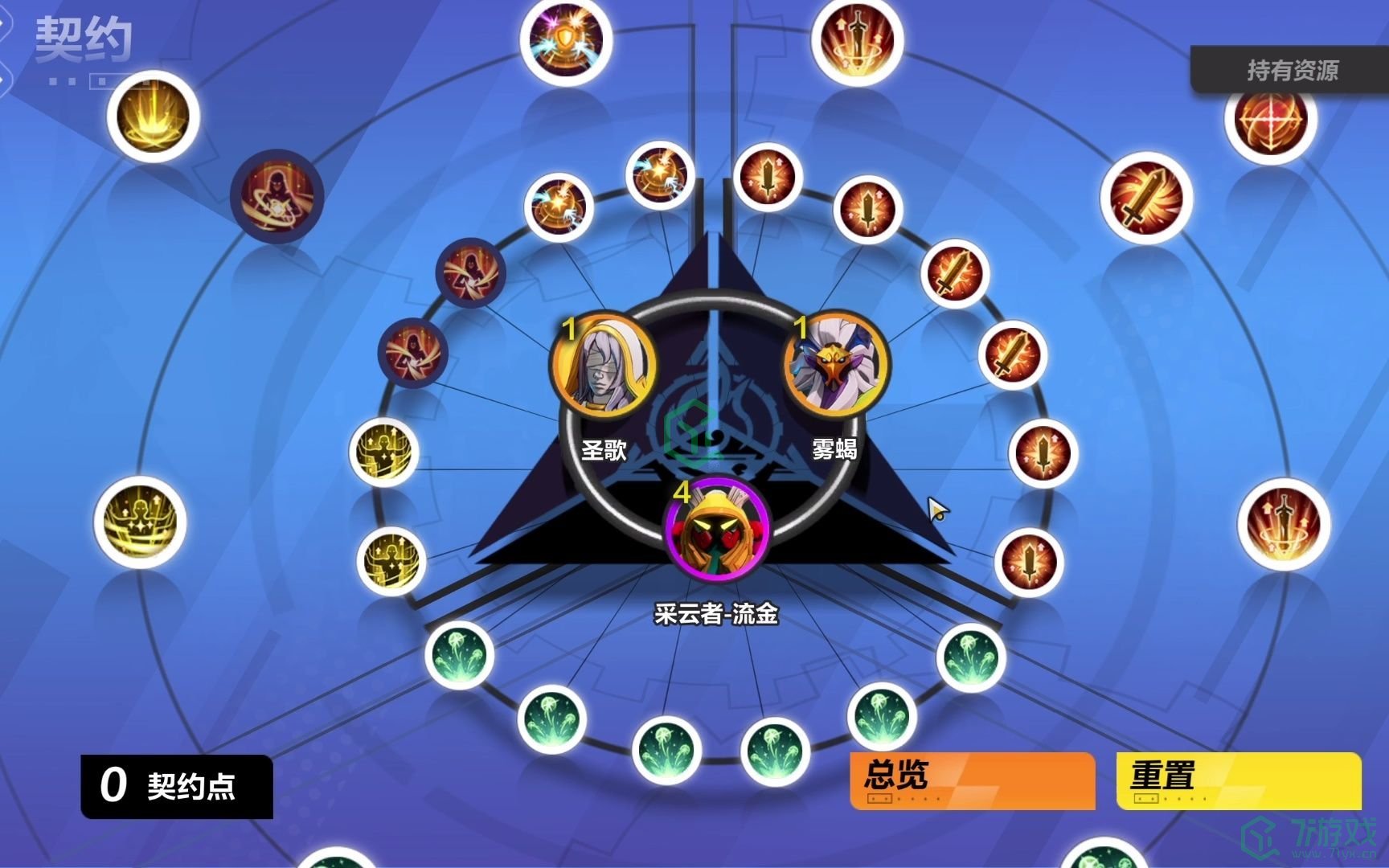Open the 持有资源 resources panel
The height and width of the screenshot is (868, 1389).
click(1291, 71)
